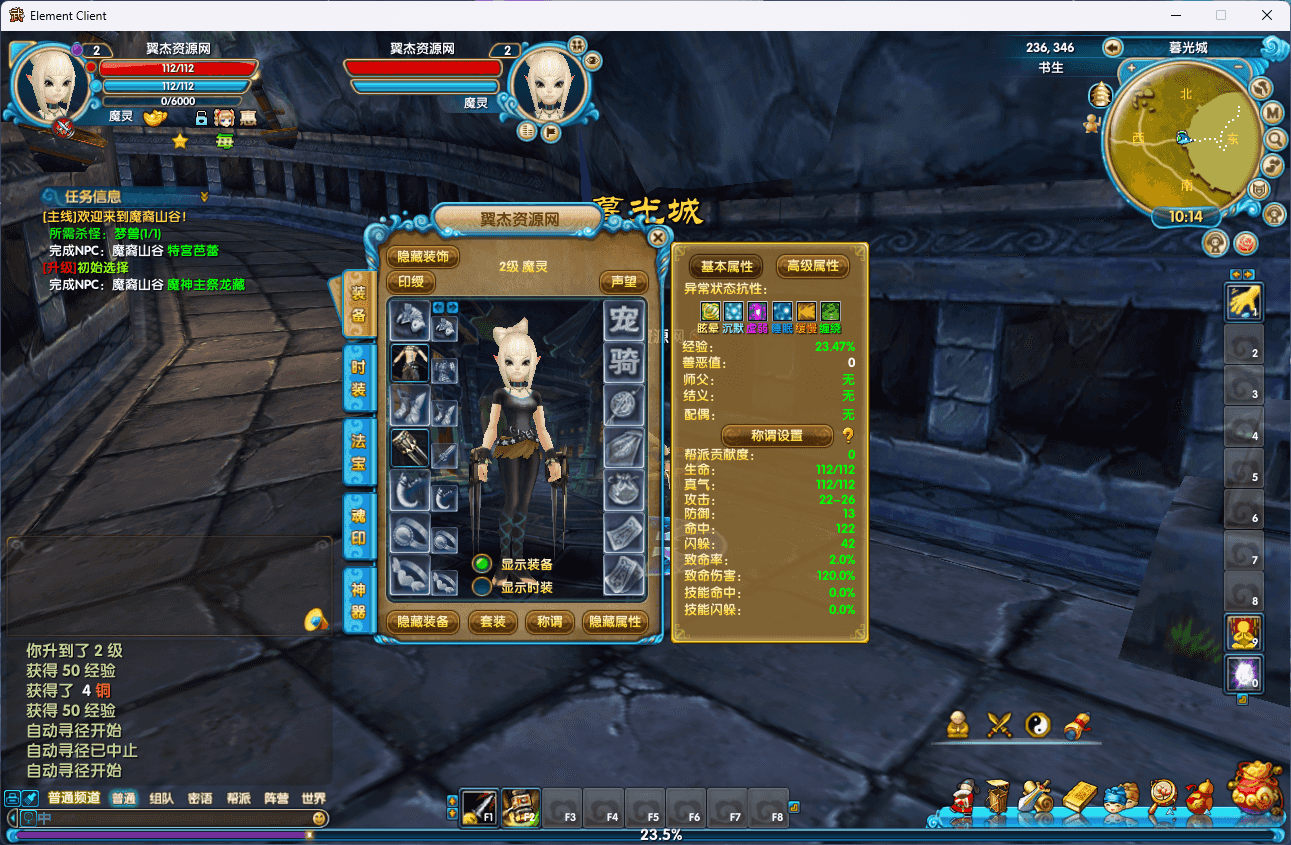Click the 隐藏装饰 button
This screenshot has height=845, width=1291.
pos(423,257)
